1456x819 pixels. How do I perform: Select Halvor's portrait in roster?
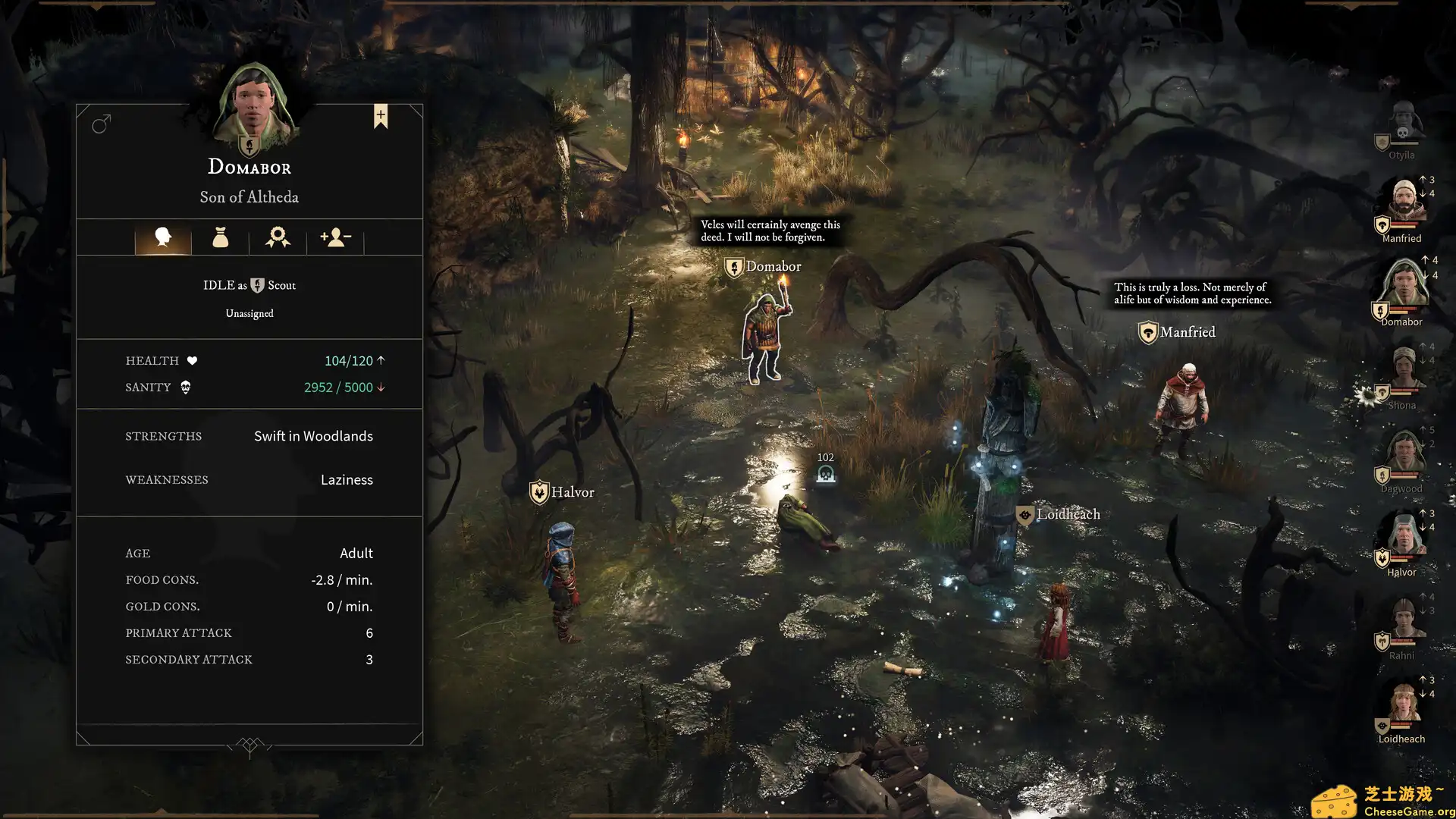(1404, 537)
